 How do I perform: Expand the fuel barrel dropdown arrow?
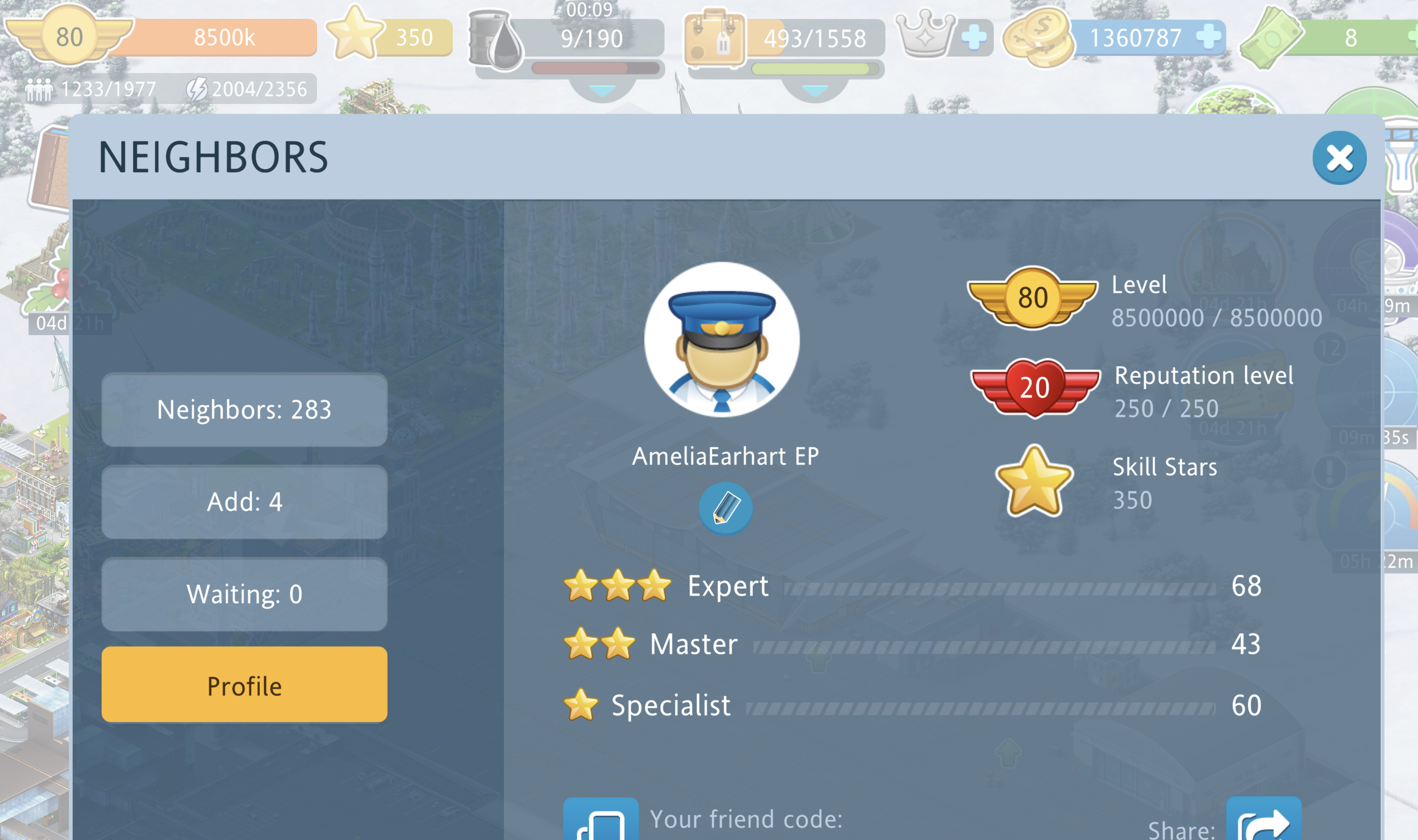pos(602,91)
